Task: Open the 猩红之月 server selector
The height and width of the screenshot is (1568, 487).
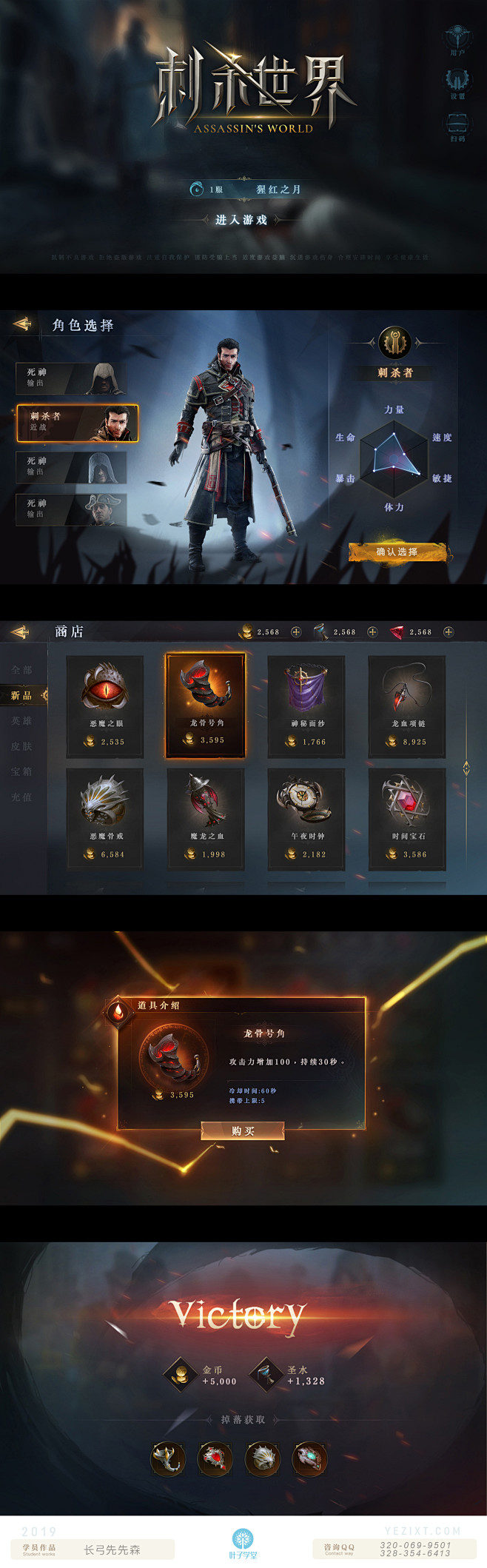Action: click(x=278, y=190)
